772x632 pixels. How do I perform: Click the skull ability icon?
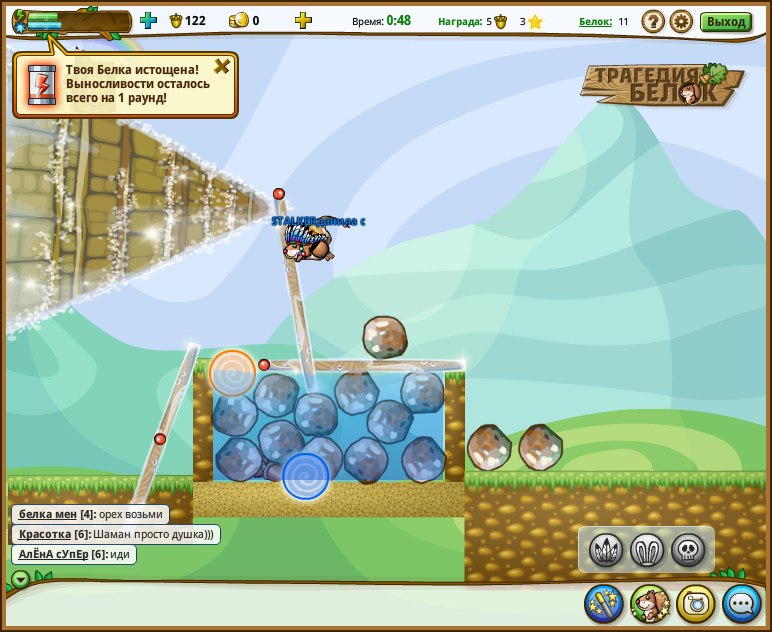pyautogui.click(x=688, y=549)
